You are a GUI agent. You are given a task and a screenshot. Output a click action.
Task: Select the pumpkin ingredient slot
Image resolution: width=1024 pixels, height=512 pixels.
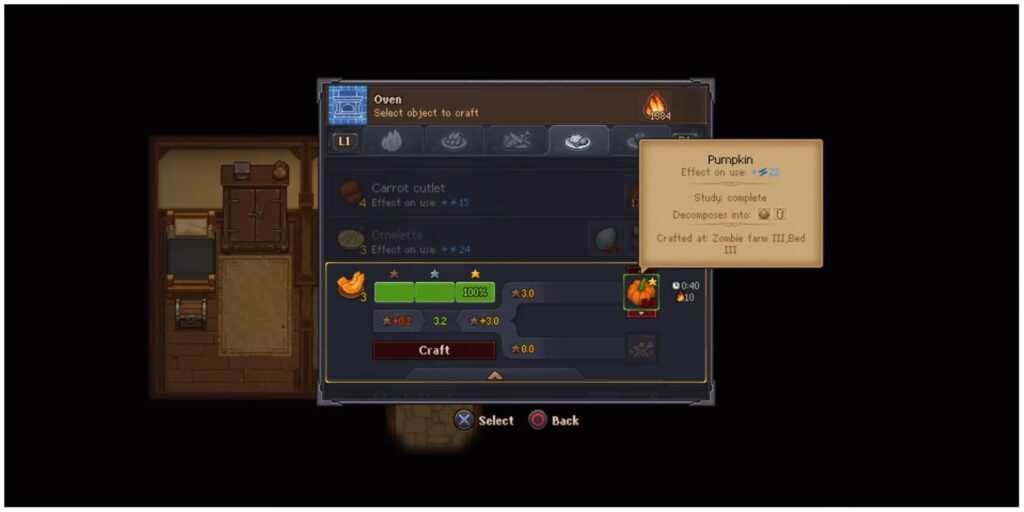tap(641, 293)
